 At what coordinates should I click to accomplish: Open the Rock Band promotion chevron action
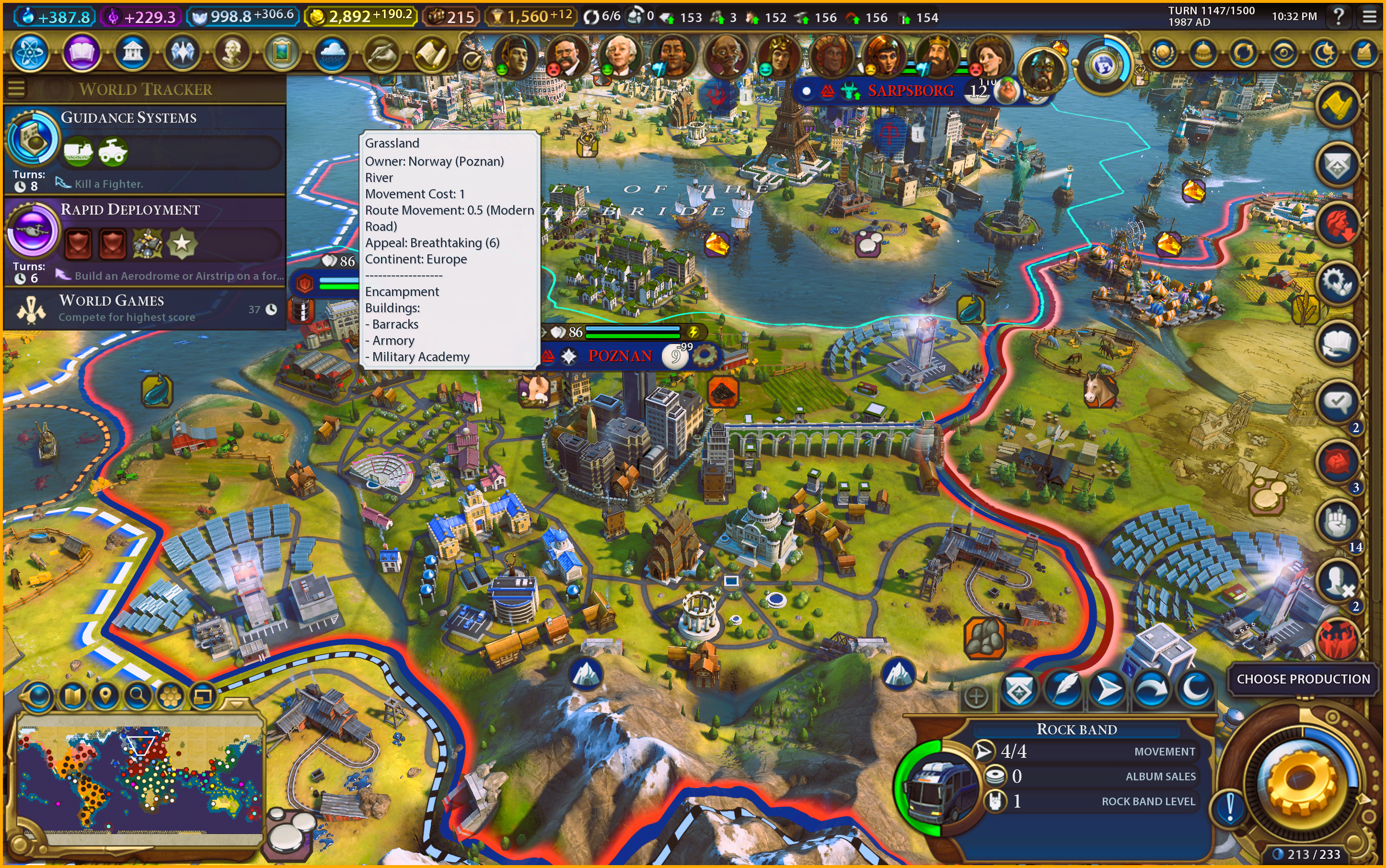click(x=1018, y=689)
